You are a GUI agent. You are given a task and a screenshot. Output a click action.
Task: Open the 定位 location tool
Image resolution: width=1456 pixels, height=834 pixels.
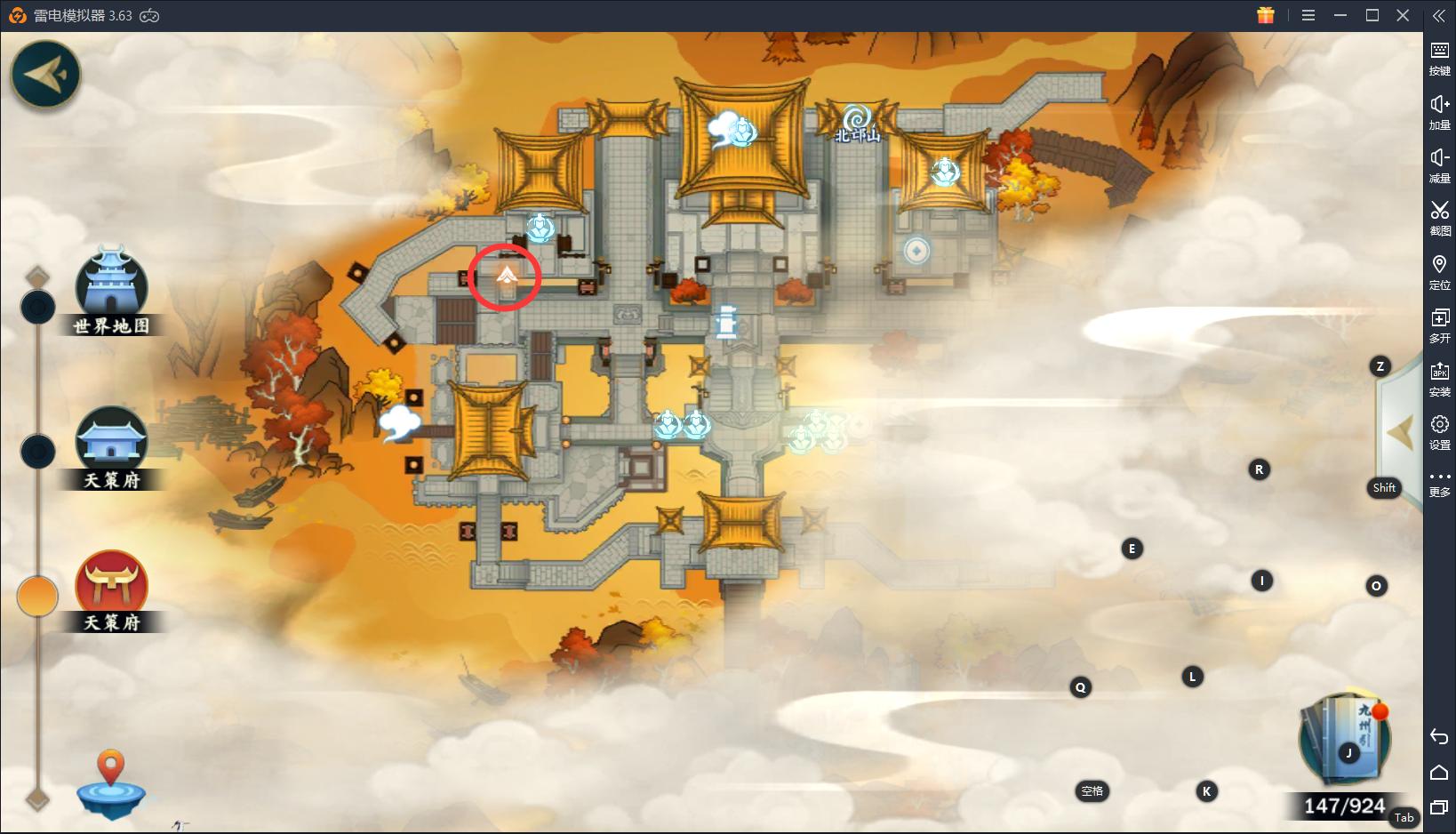(x=1439, y=270)
